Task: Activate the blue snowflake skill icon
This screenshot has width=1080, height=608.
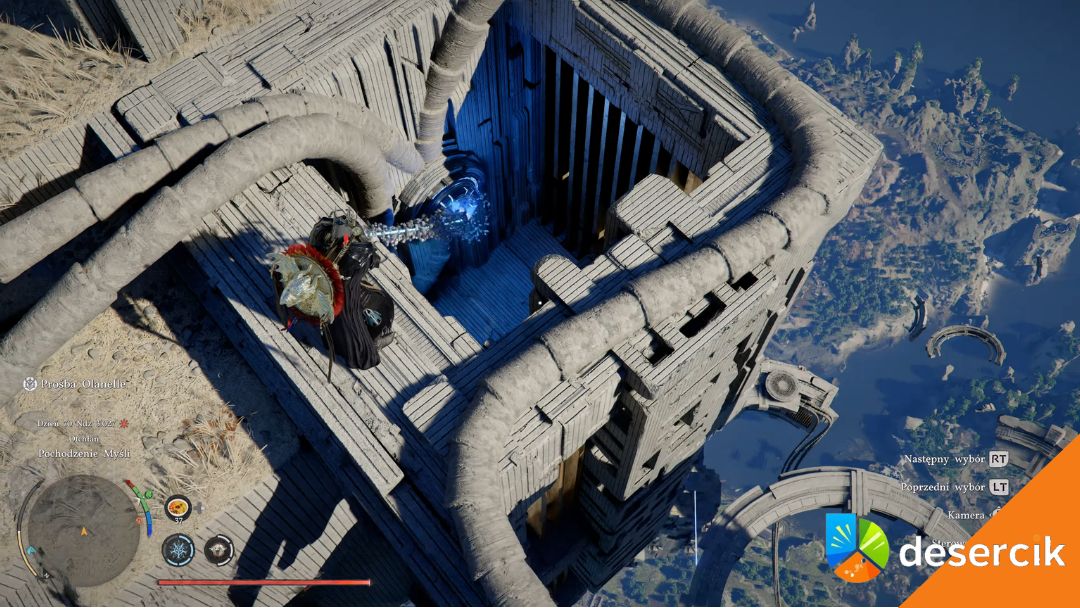Action: (x=179, y=548)
